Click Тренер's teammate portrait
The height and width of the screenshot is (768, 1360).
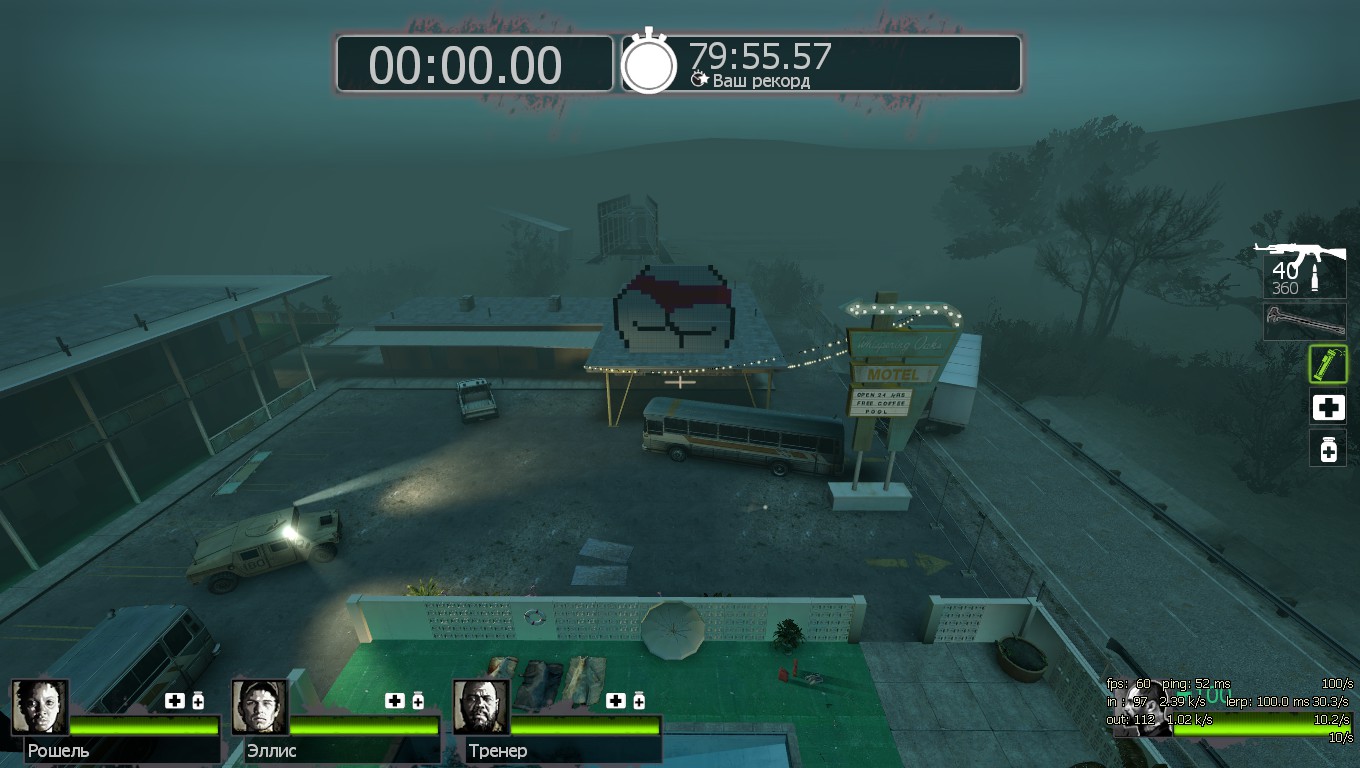pos(481,707)
